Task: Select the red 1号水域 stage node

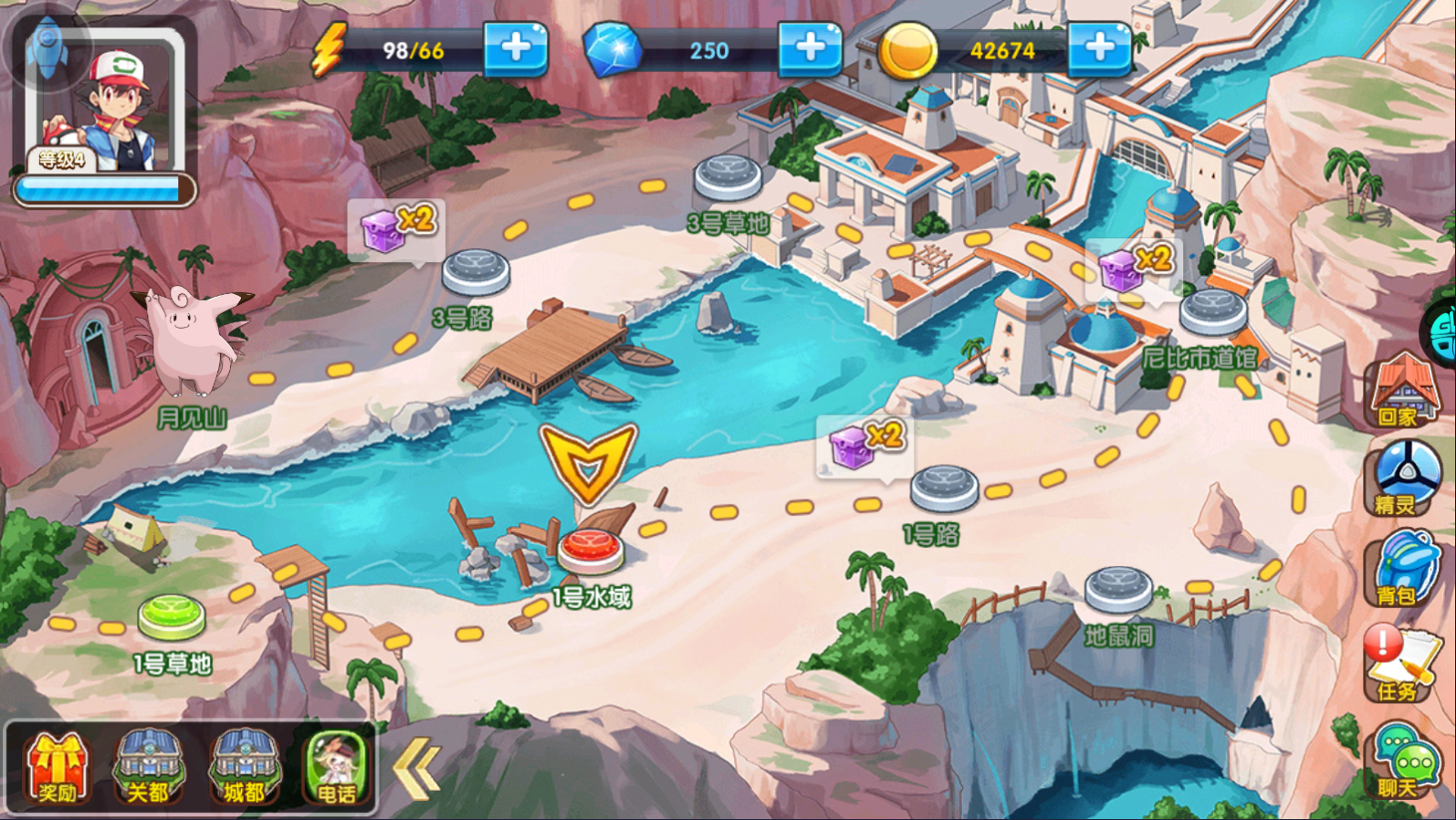Action: [591, 550]
